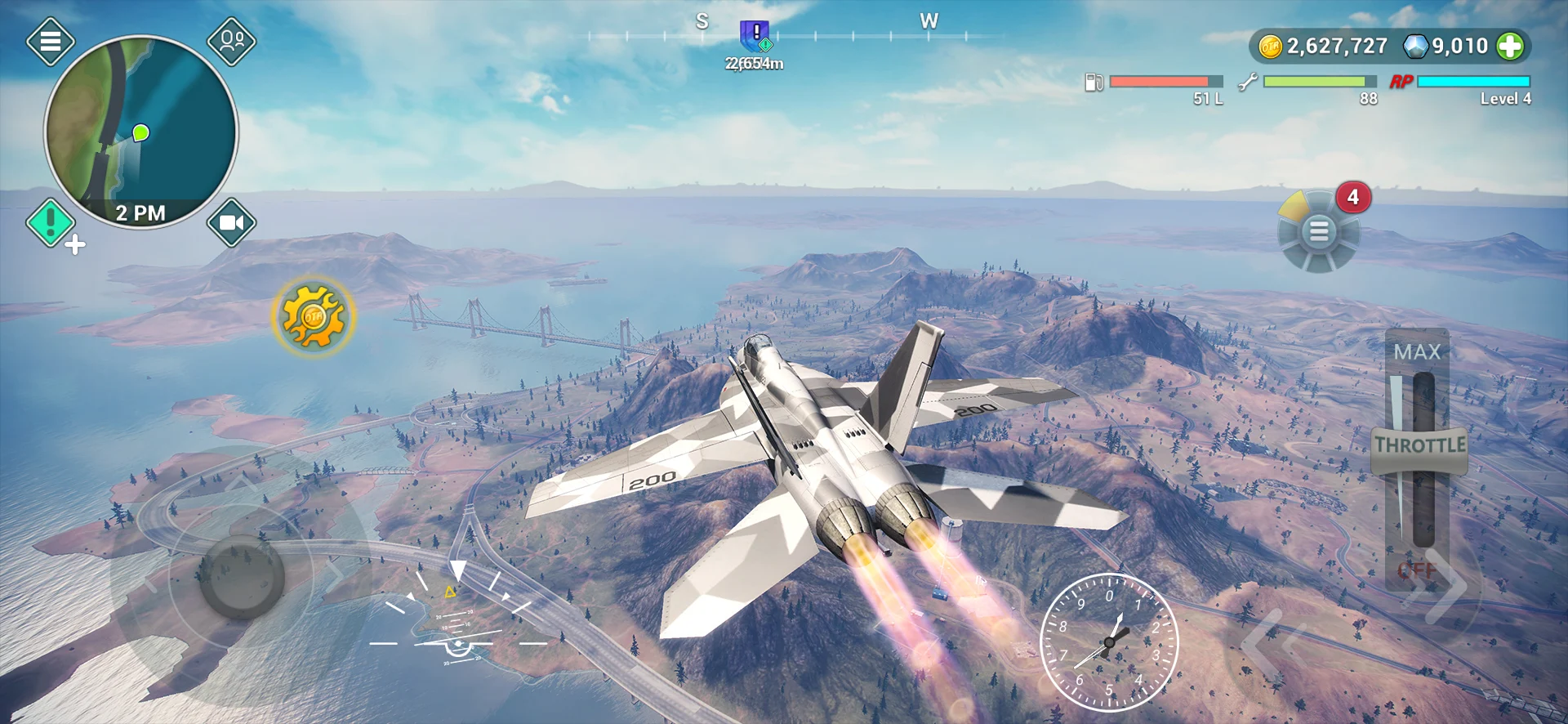Tap the orange gear repair icon

pos(314,316)
